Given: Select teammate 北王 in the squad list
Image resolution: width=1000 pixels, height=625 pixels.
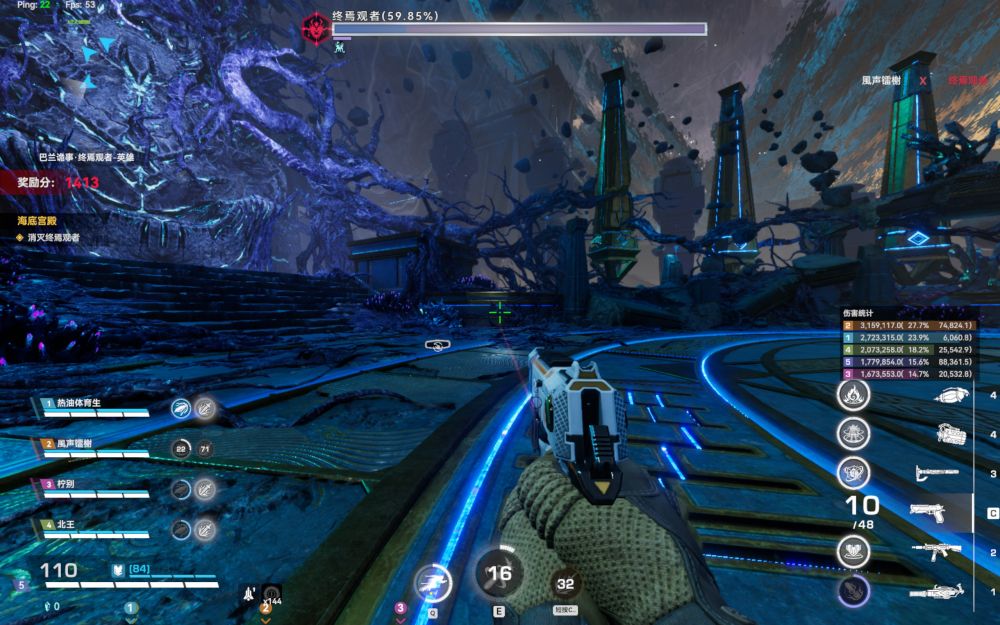Looking at the screenshot, I should (x=94, y=526).
